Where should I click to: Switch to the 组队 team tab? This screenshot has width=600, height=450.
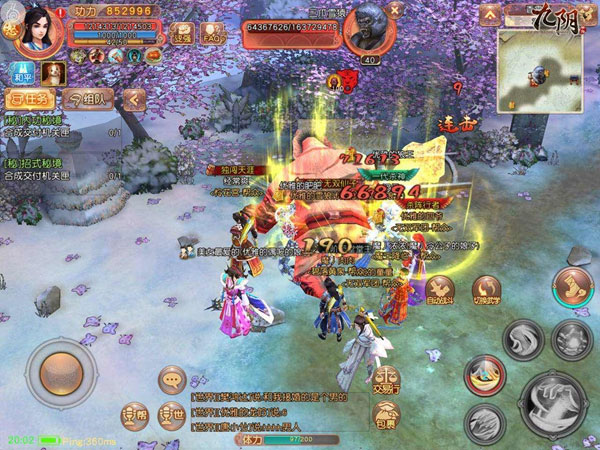(x=88, y=99)
